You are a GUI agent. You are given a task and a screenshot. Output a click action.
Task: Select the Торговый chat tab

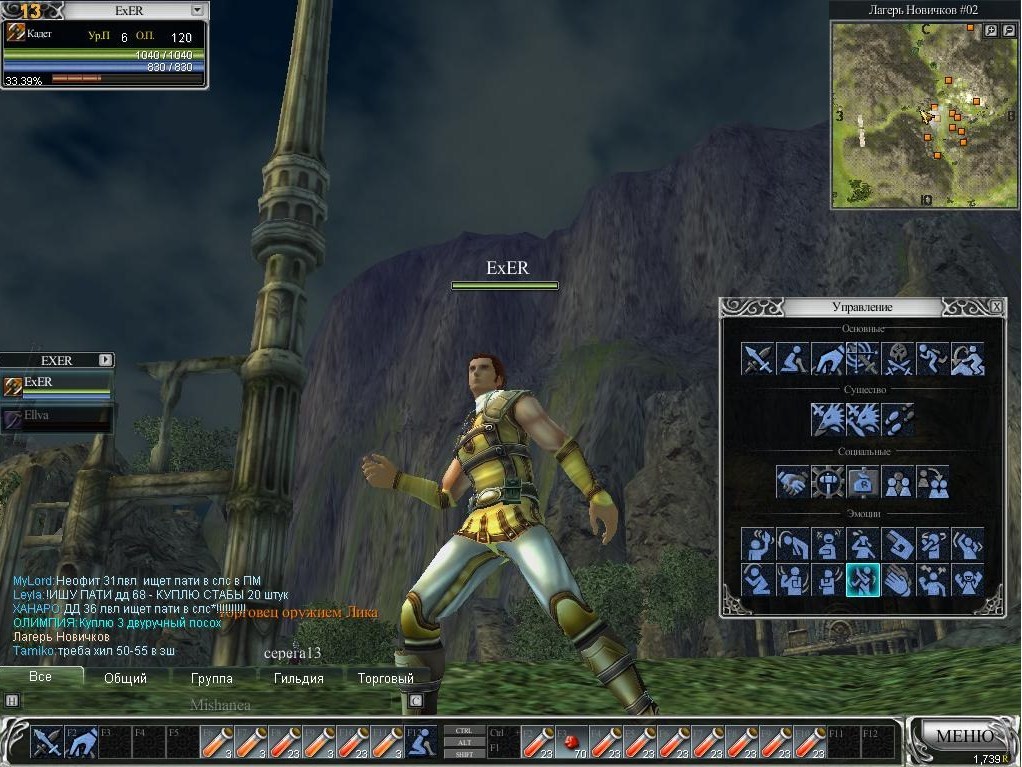click(385, 678)
